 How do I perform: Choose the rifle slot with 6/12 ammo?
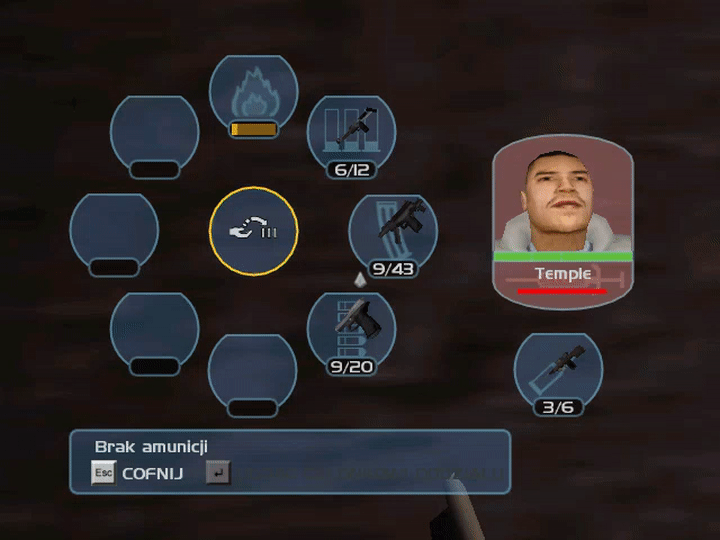tap(351, 135)
